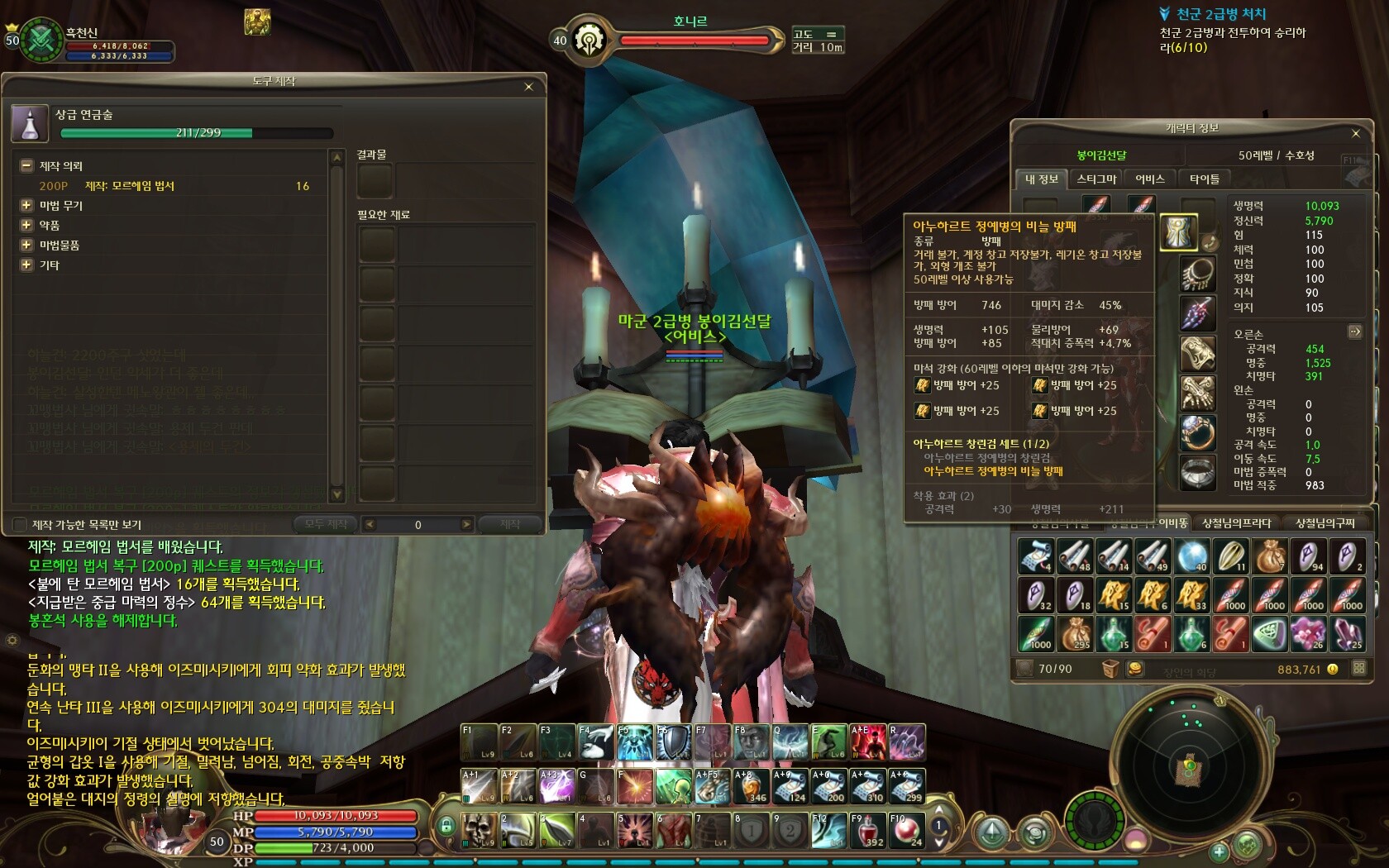Select the equipped ring slot
The height and width of the screenshot is (868, 1389).
[x=1197, y=432]
